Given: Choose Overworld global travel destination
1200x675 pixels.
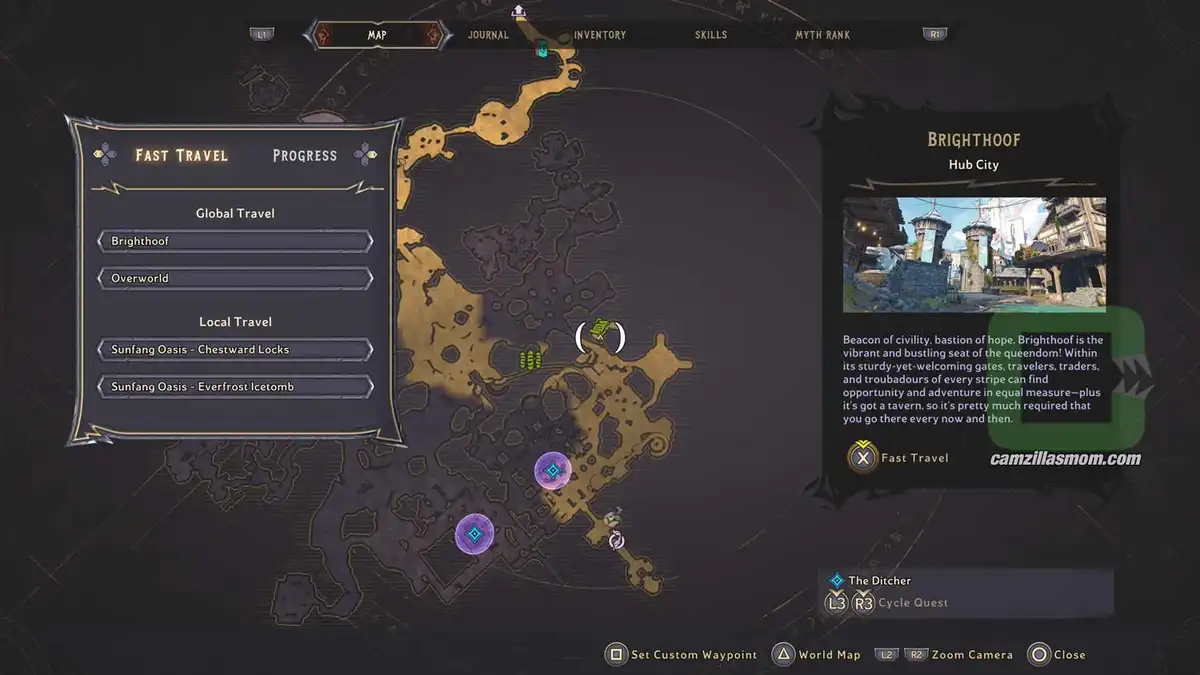Looking at the screenshot, I should coord(235,278).
